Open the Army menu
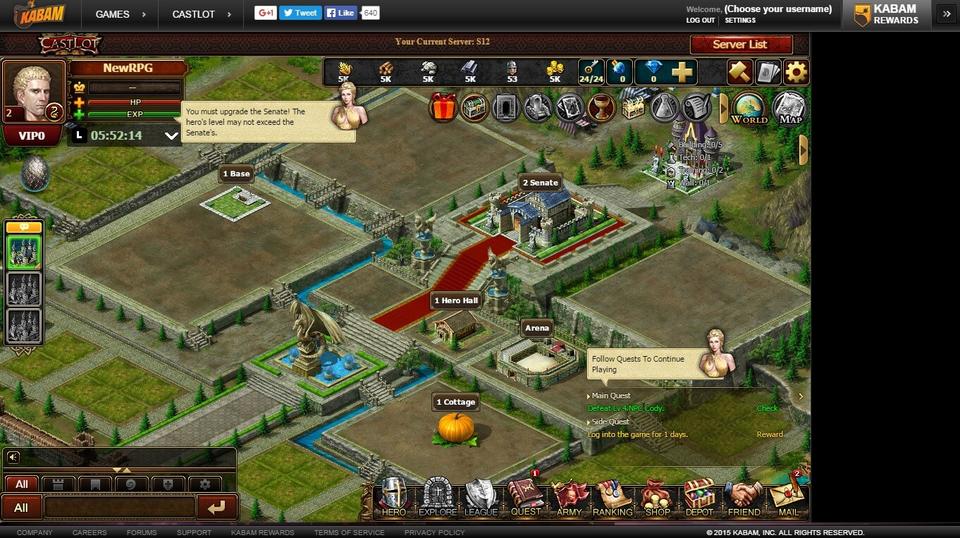The height and width of the screenshot is (538, 960). point(569,498)
